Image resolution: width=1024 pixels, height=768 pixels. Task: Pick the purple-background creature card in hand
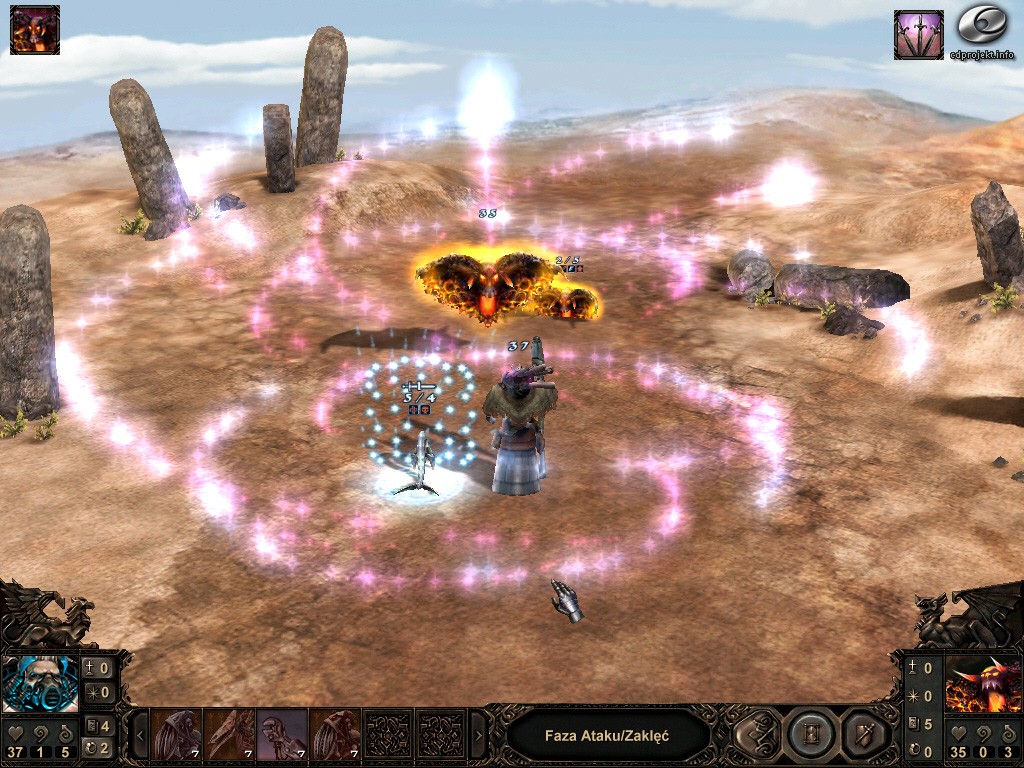pyautogui.click(x=282, y=735)
